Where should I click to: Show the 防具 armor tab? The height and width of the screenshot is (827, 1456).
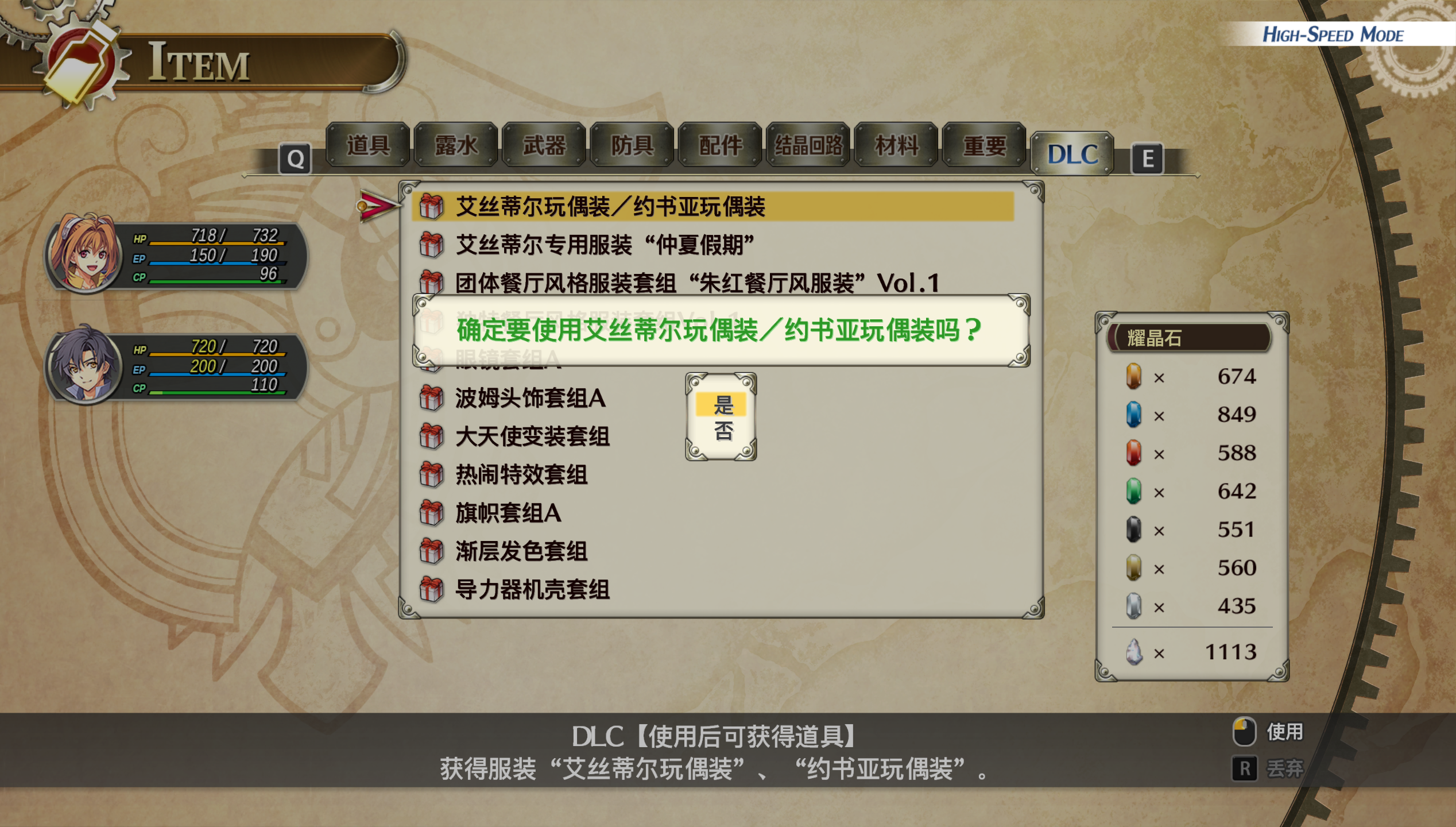click(x=632, y=145)
